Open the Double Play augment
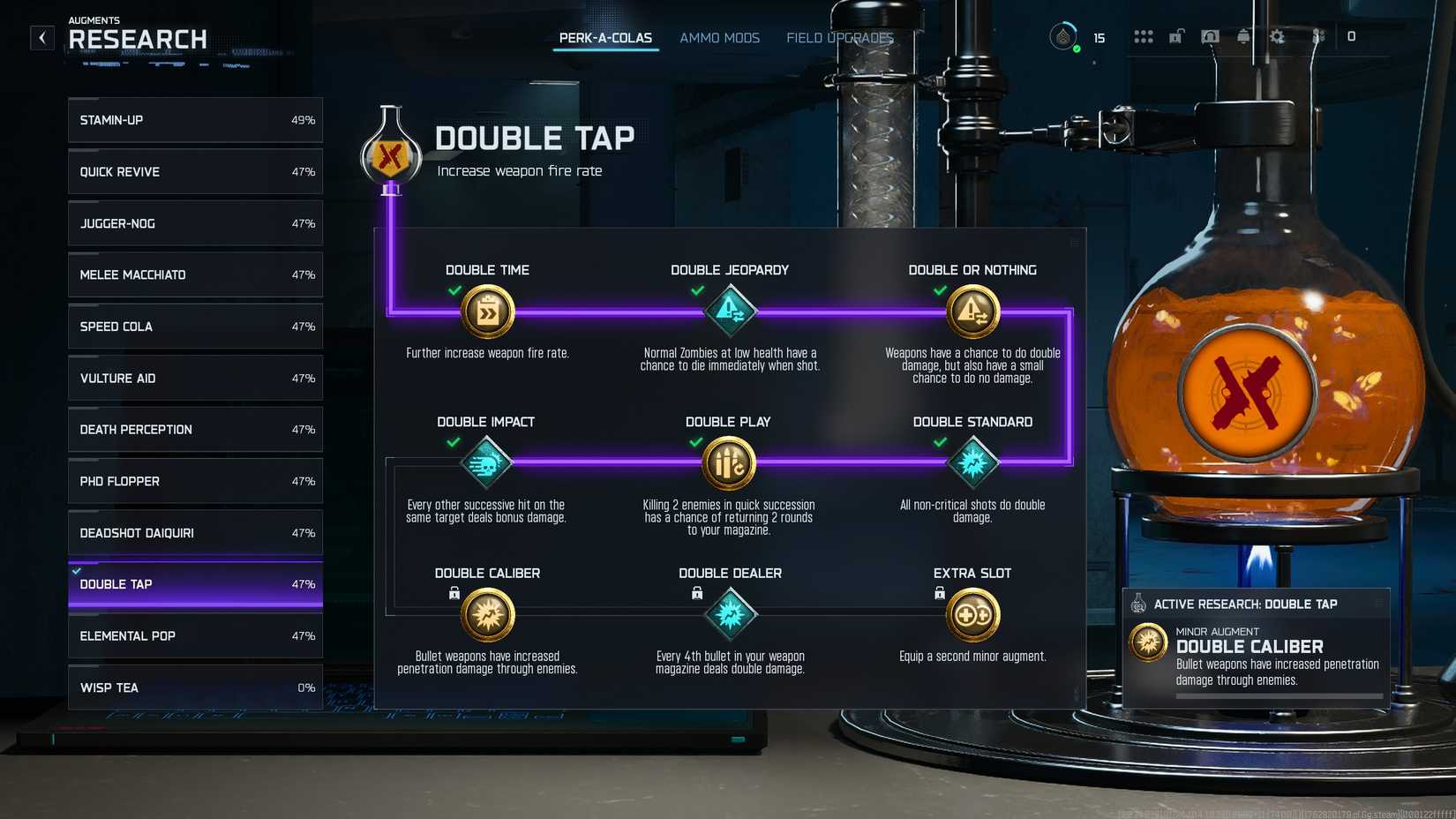 click(x=727, y=462)
